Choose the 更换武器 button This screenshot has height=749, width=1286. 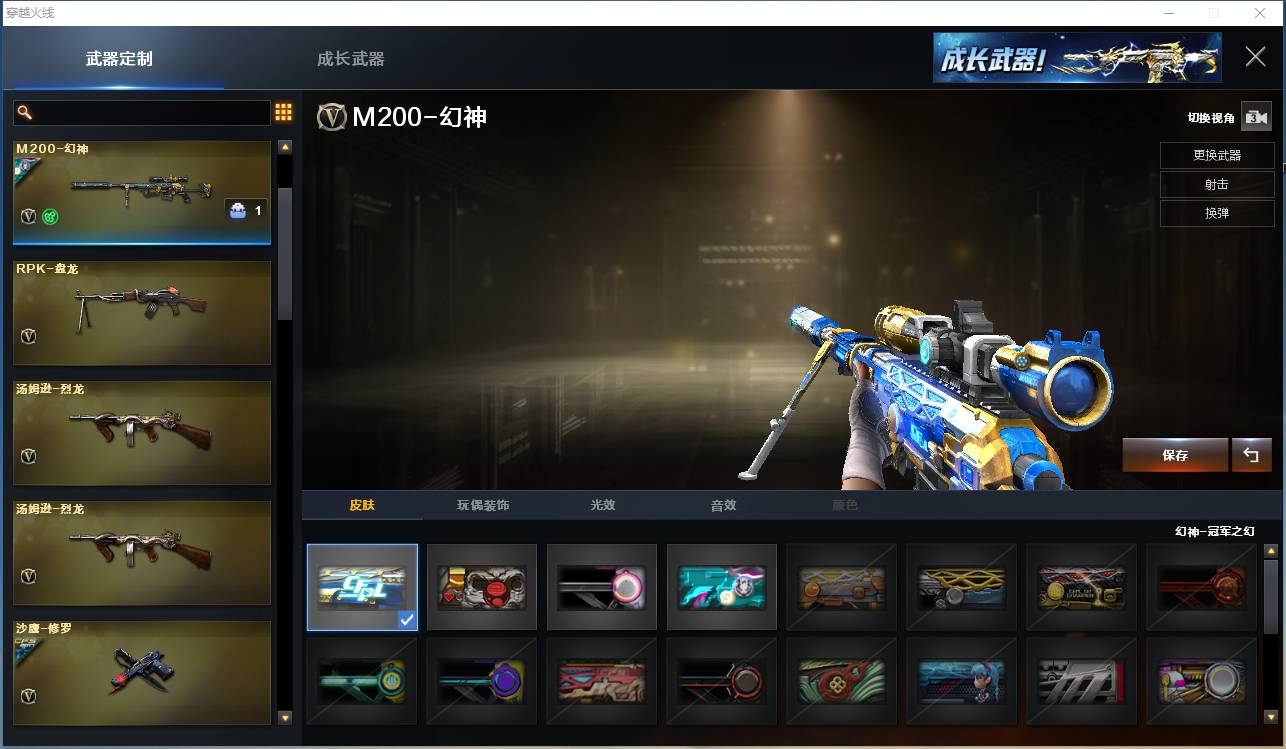[1217, 156]
